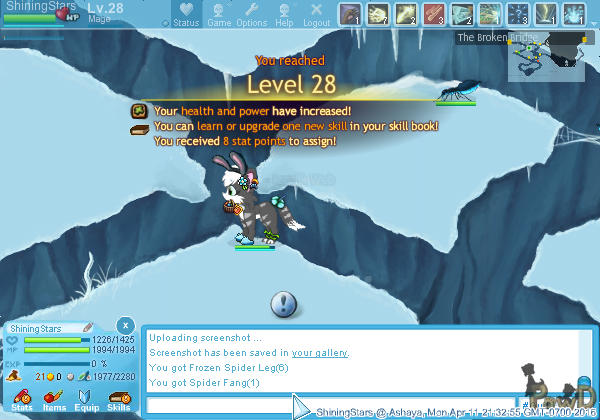Screen dimensions: 600x420
Task: Open The Broken Bridge minimap
Action: point(548,58)
